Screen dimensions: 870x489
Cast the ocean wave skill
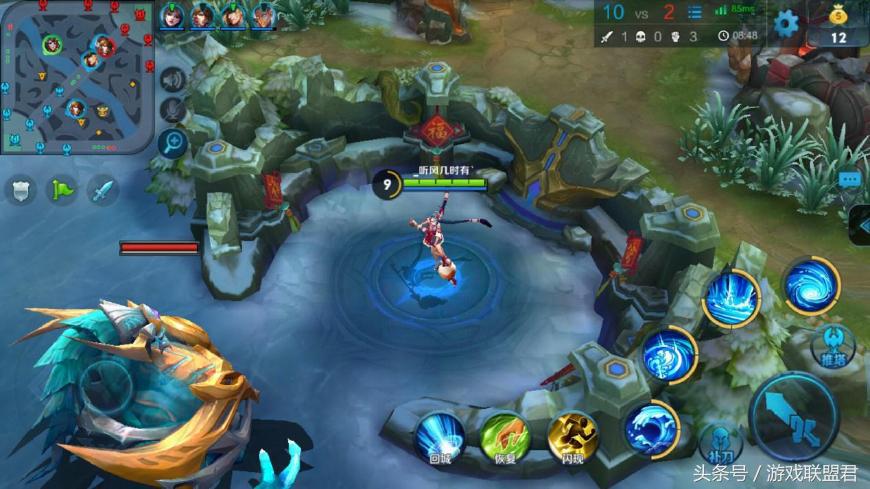[651, 428]
